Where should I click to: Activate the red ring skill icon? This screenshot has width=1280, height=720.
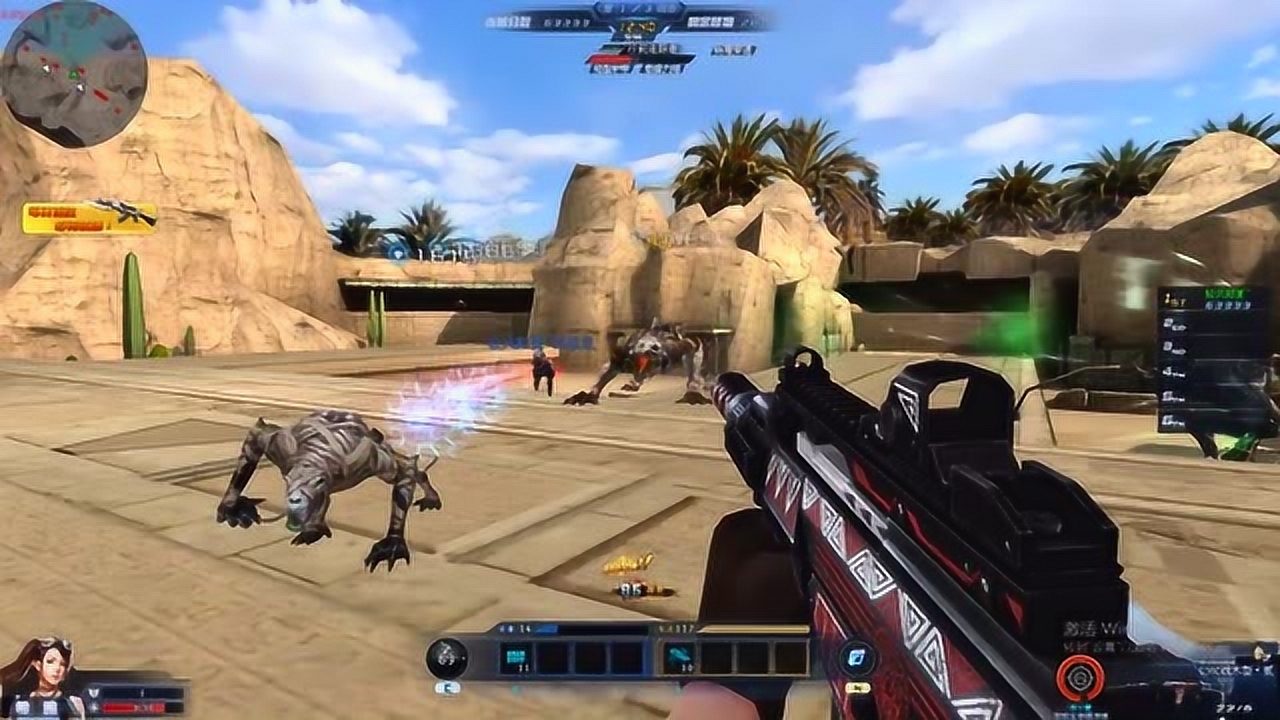[1080, 679]
